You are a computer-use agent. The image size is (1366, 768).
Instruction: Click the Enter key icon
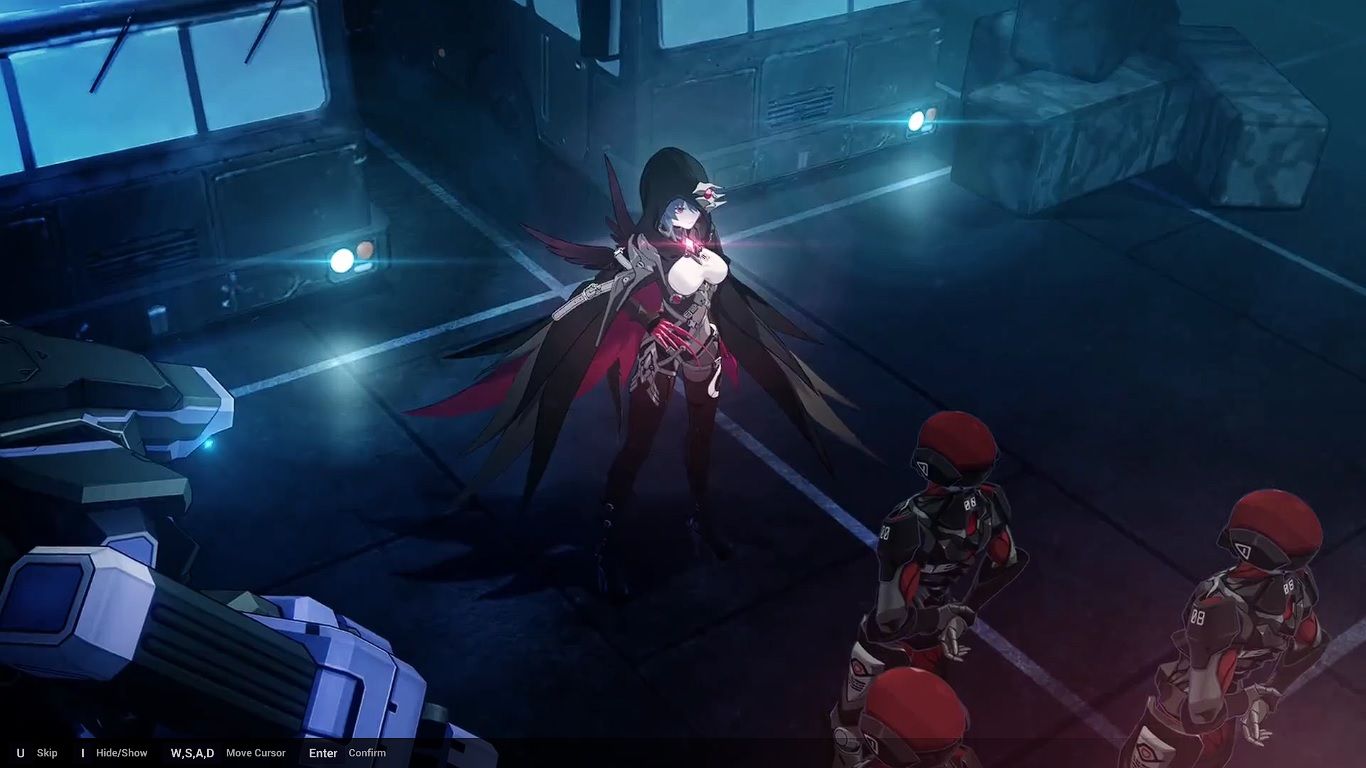[x=322, y=753]
